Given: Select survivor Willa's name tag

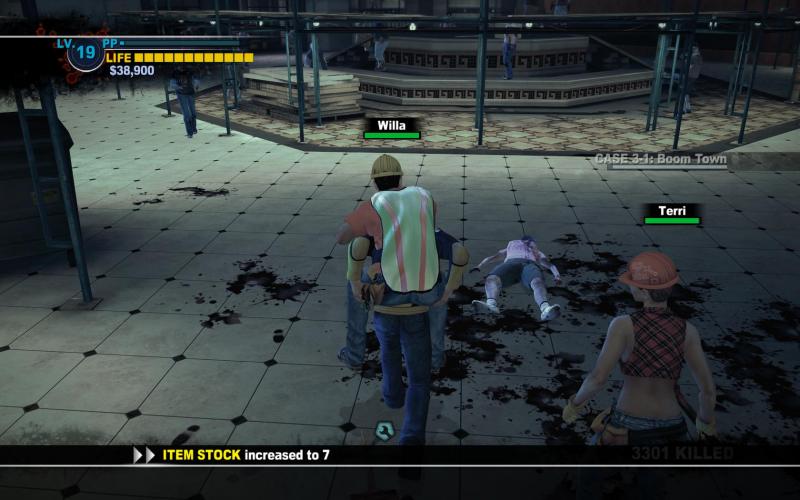Looking at the screenshot, I should pyautogui.click(x=392, y=128).
